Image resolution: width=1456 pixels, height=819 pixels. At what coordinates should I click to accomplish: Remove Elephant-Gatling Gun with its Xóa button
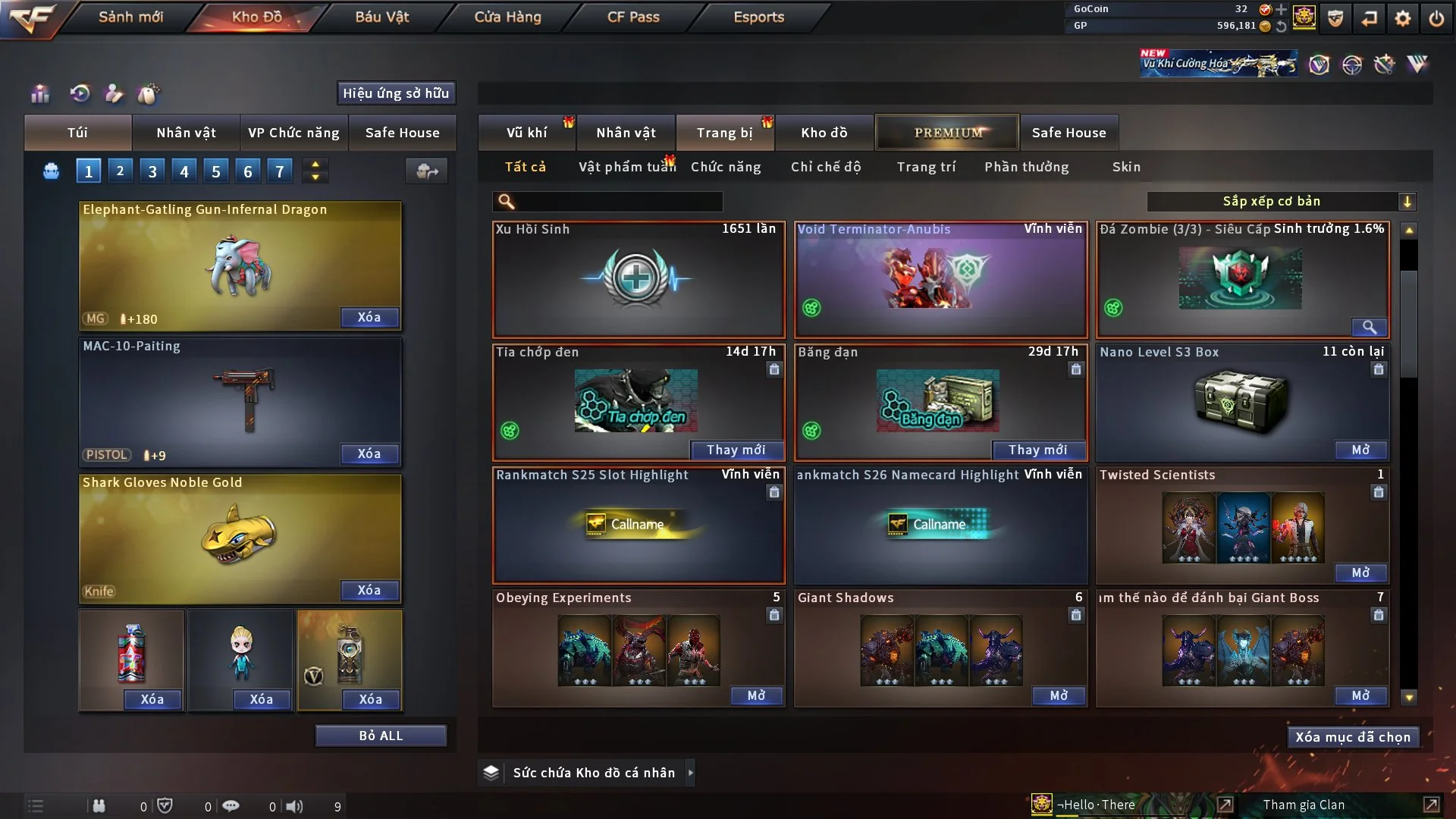point(369,317)
